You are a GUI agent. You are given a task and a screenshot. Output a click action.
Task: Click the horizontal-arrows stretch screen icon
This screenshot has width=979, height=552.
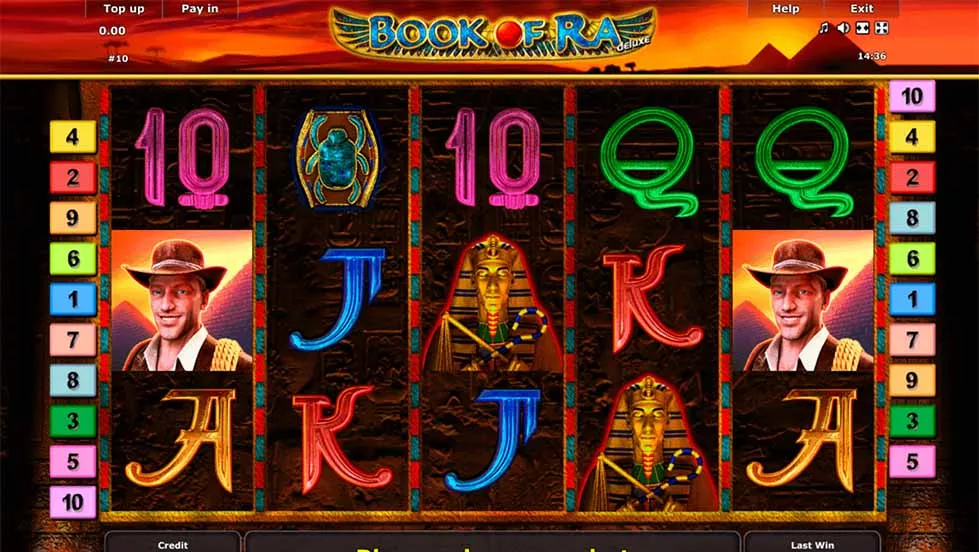(x=861, y=29)
